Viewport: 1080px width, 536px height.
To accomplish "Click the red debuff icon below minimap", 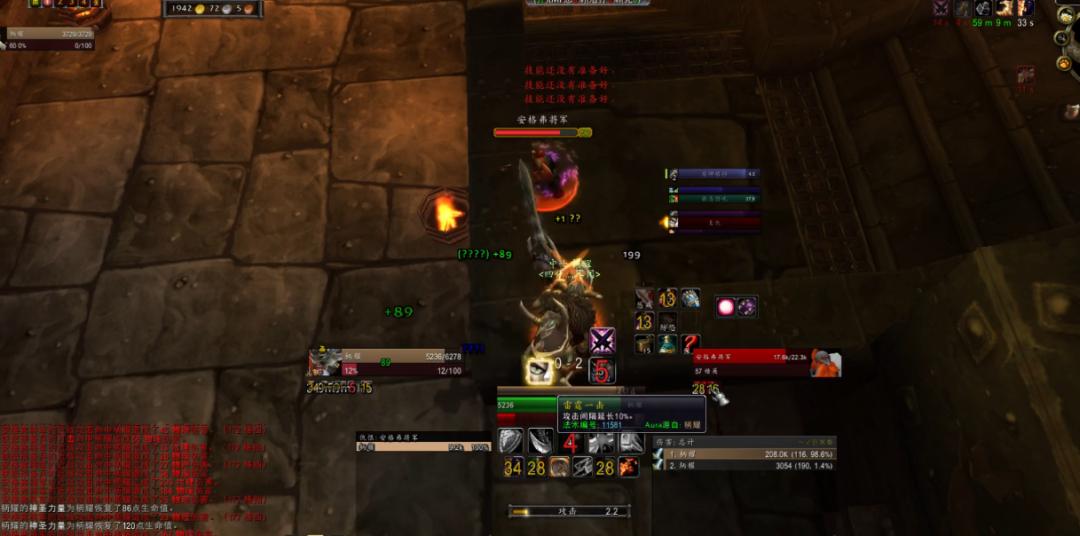I will click(x=1026, y=75).
